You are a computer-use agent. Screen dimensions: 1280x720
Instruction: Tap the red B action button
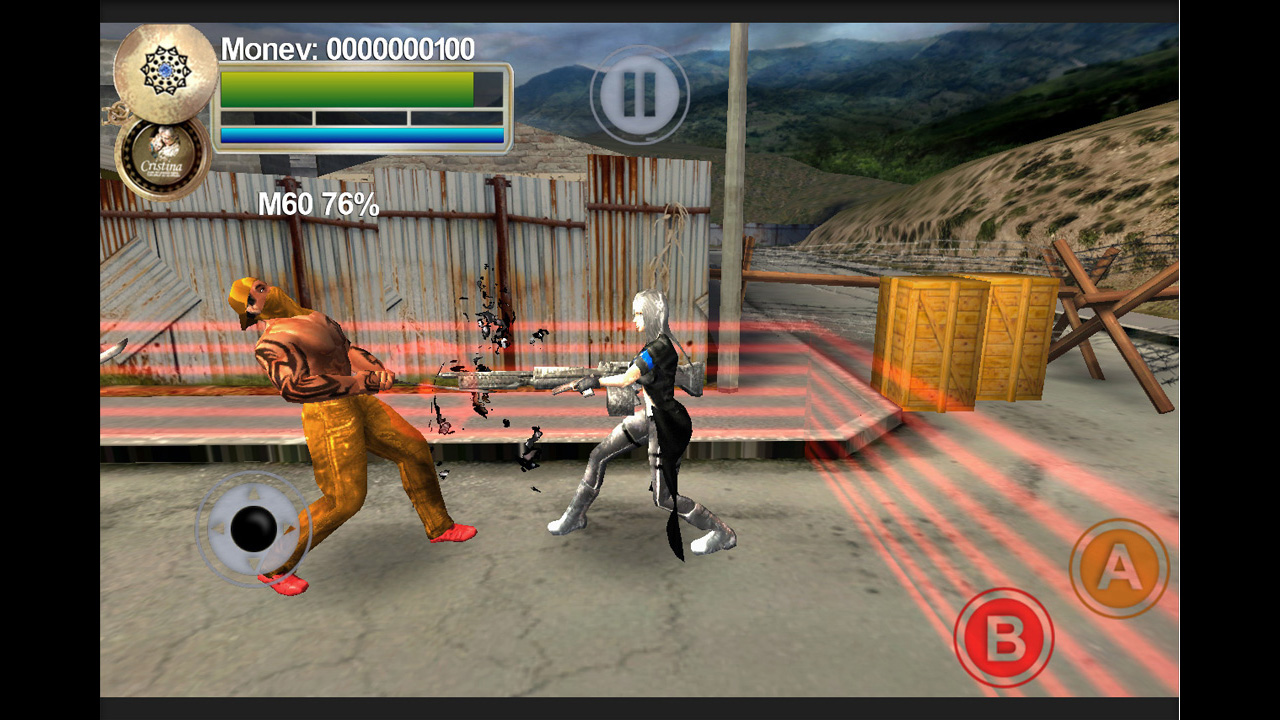point(1004,637)
